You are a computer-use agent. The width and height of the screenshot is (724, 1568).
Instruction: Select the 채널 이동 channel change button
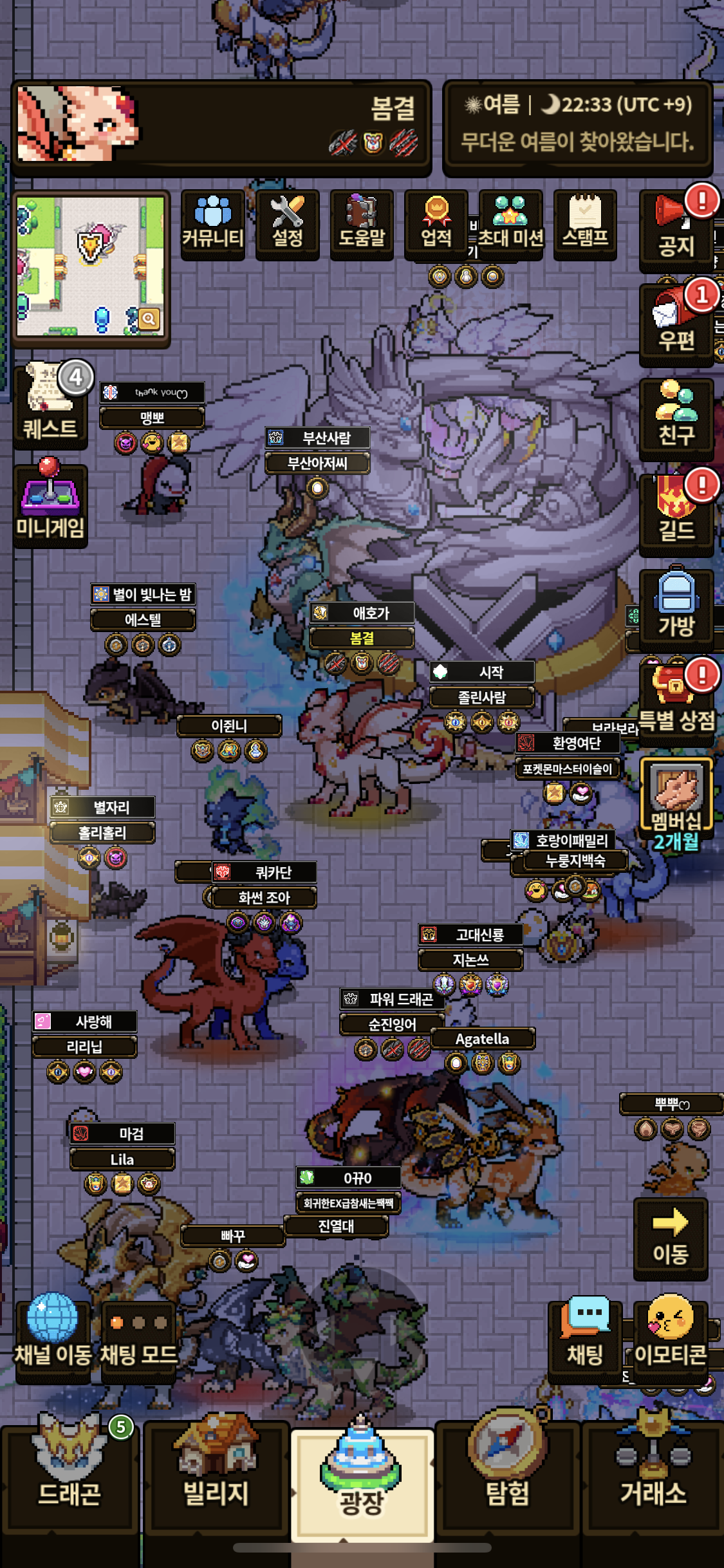point(53,1340)
